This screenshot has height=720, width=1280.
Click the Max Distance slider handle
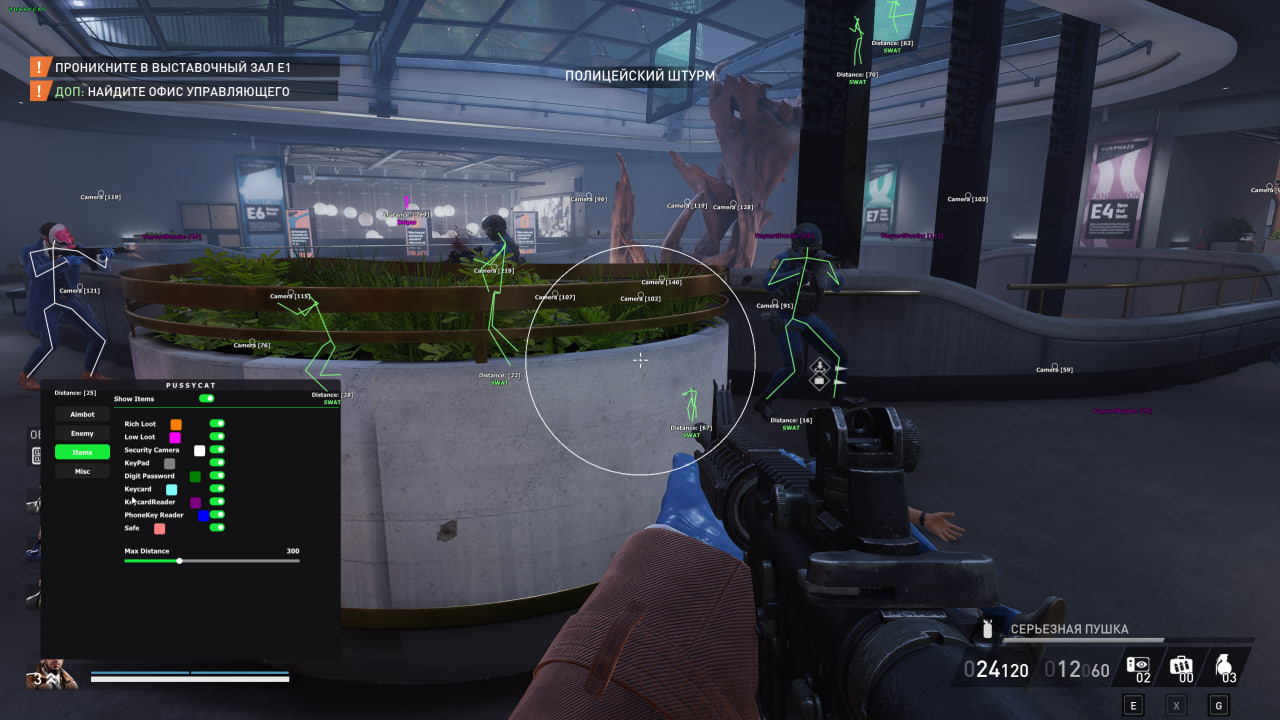[179, 561]
